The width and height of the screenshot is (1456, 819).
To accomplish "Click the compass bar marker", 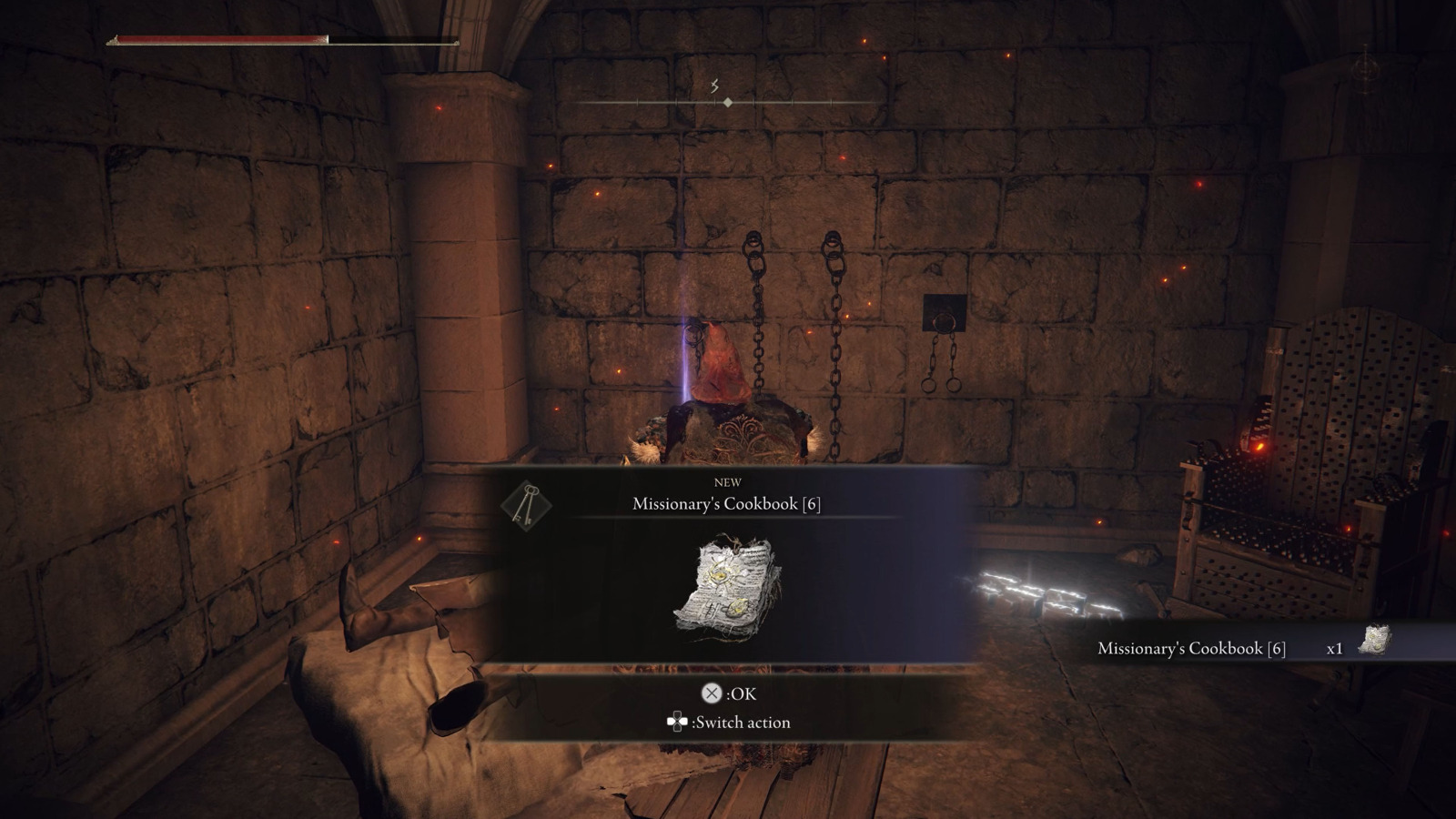I will pyautogui.click(x=727, y=103).
